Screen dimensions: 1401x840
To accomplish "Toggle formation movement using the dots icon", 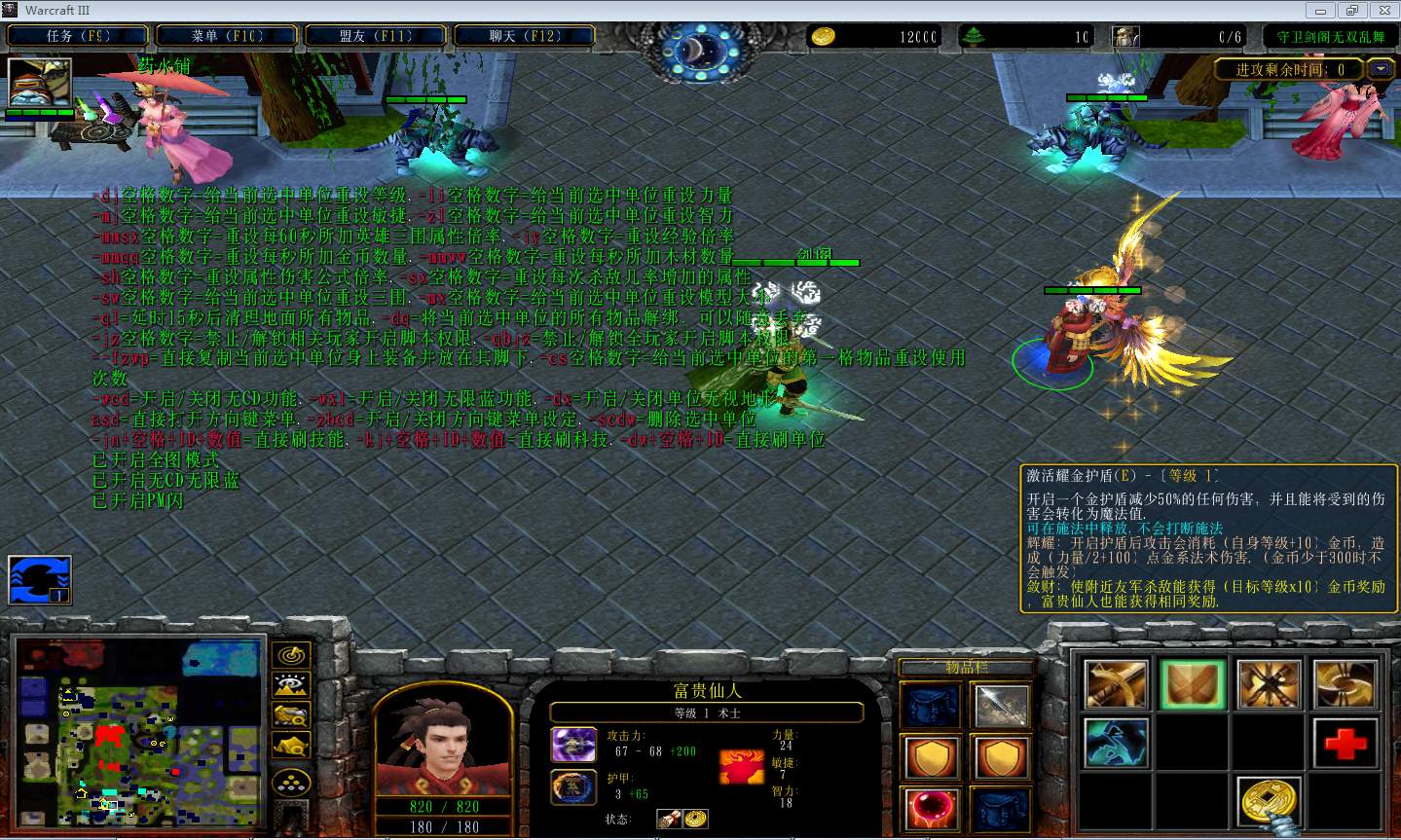I will click(289, 779).
